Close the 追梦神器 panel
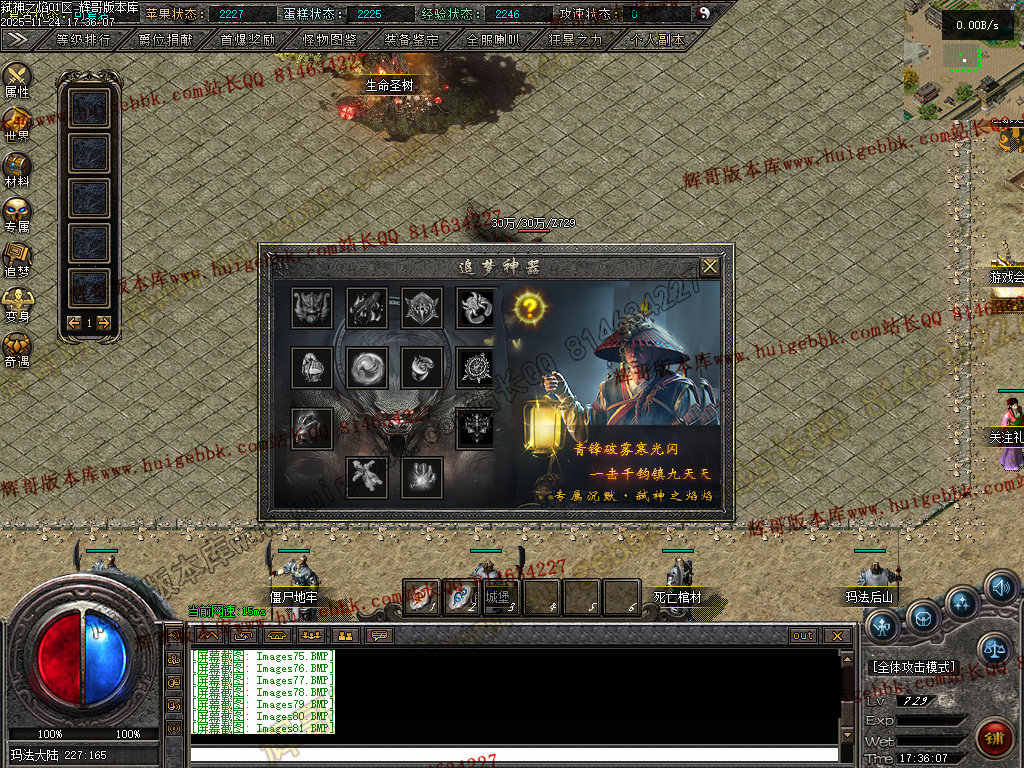Viewport: 1024px width, 768px height. tap(709, 266)
